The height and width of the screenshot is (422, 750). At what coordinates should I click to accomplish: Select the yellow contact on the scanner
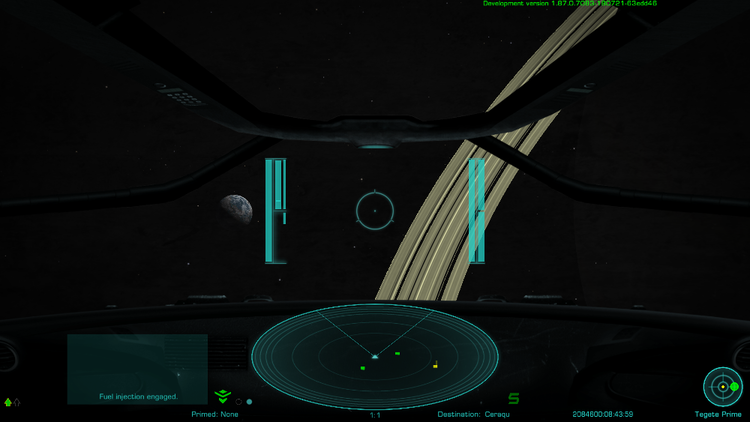click(435, 365)
